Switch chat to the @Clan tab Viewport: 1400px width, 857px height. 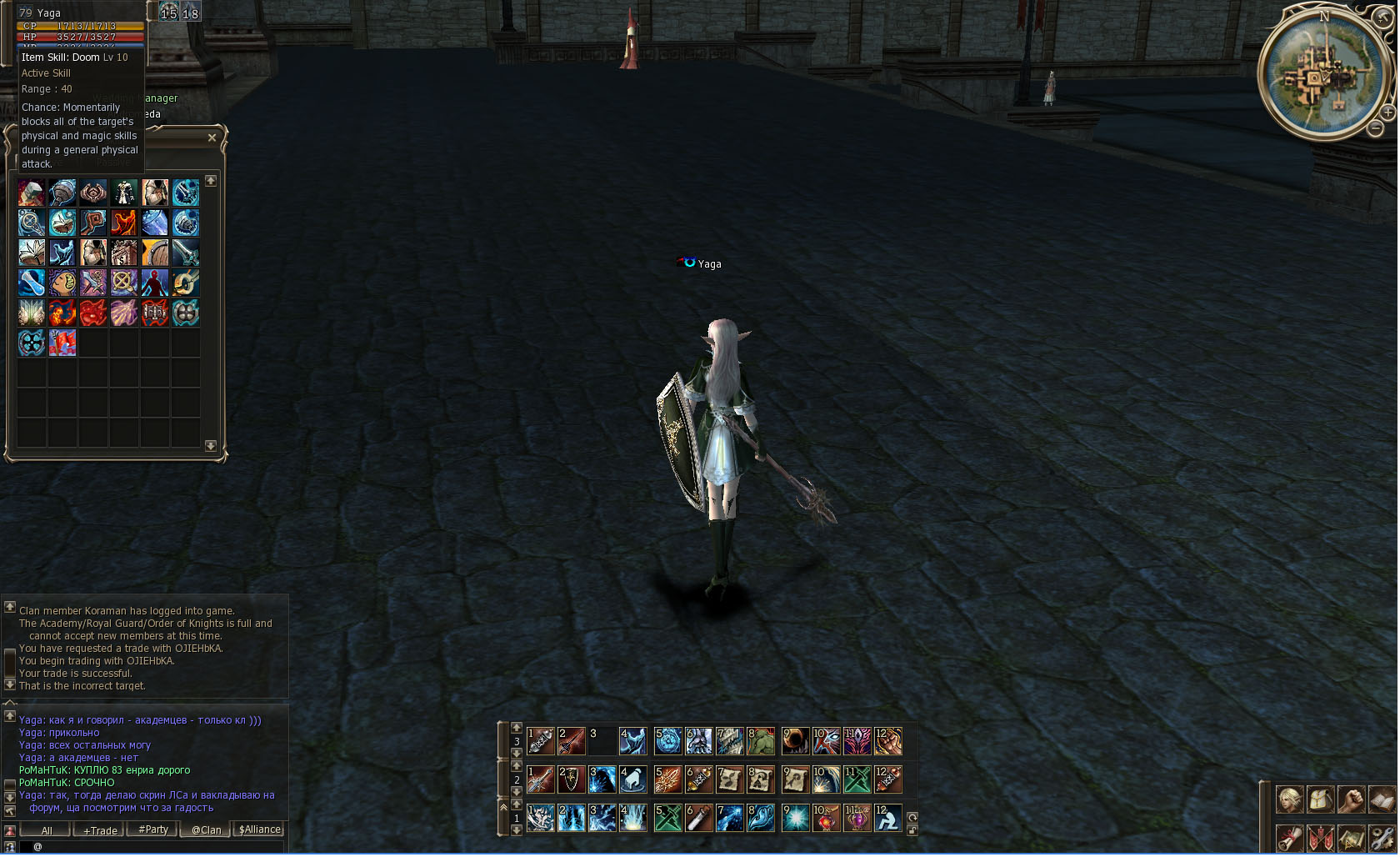tap(207, 830)
